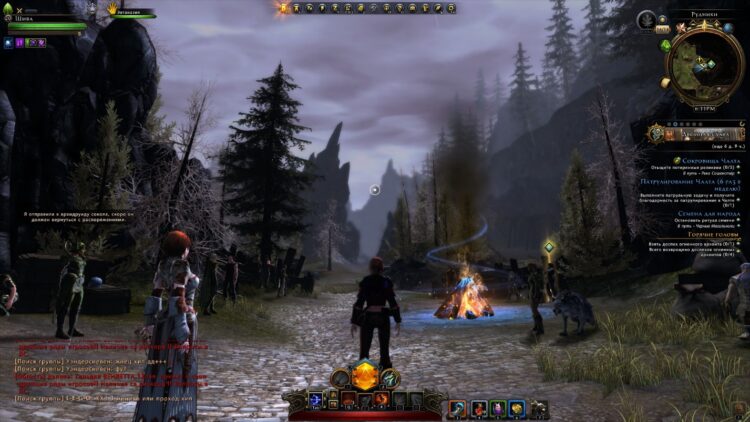Activate the right round teal feature above hotbar
750x422 pixels.
pyautogui.click(x=390, y=377)
